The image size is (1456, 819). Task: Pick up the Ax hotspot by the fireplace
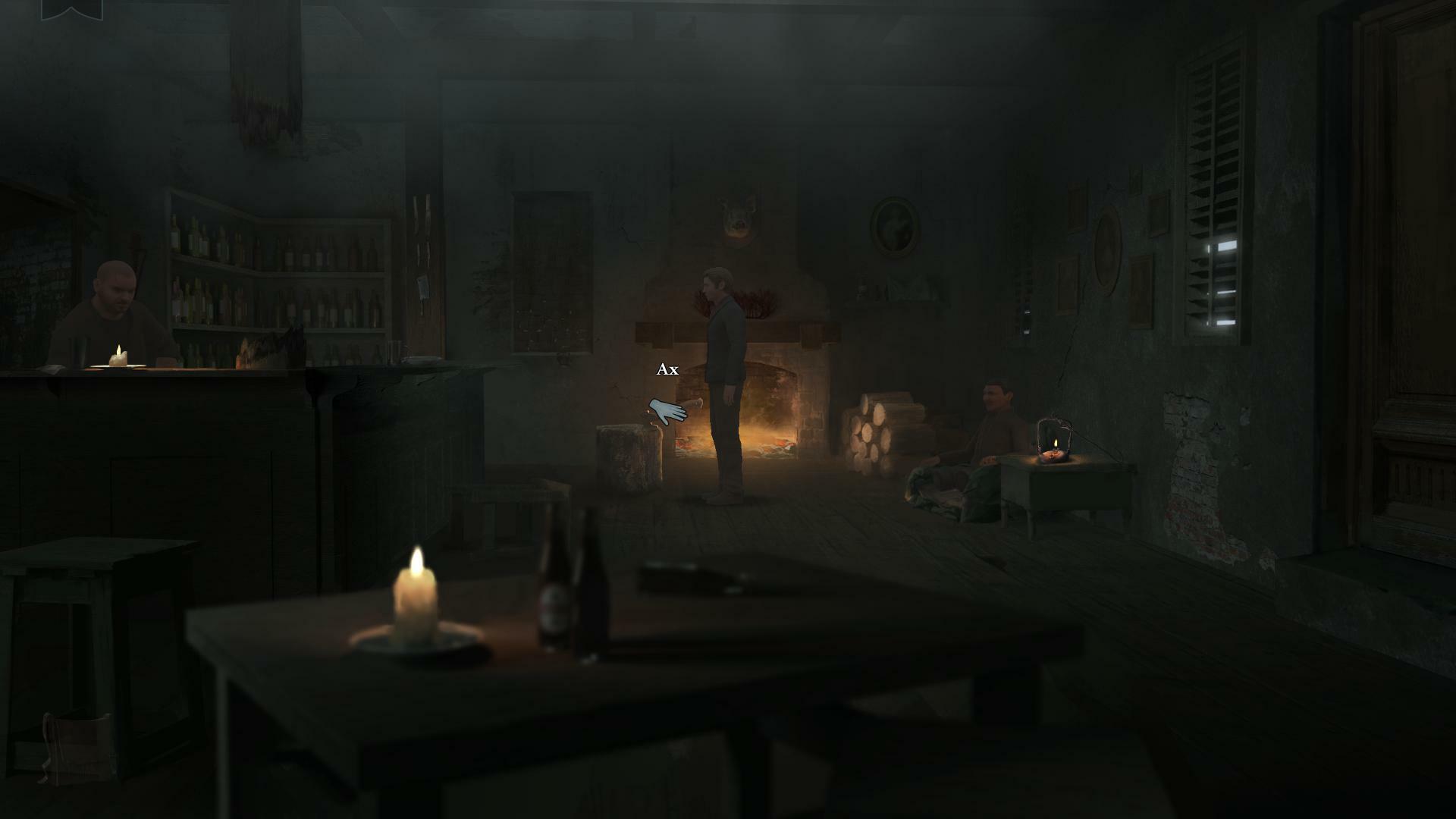point(666,371)
